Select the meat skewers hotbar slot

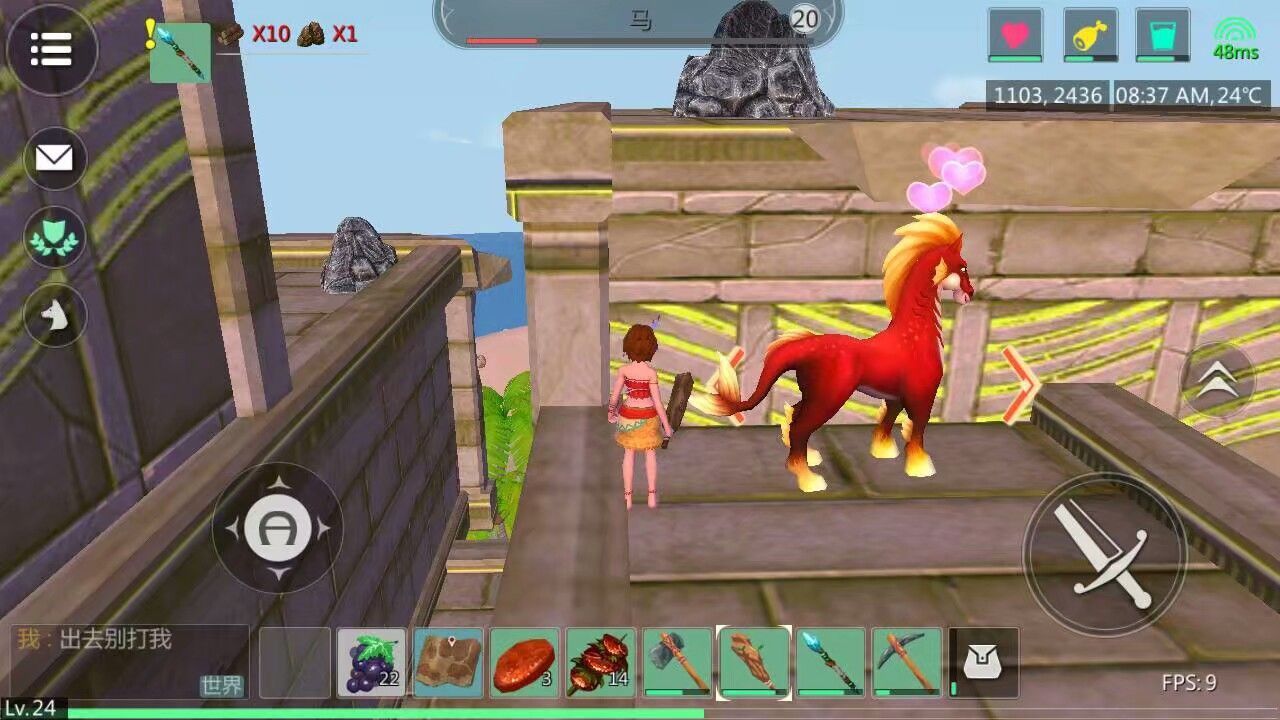point(601,662)
